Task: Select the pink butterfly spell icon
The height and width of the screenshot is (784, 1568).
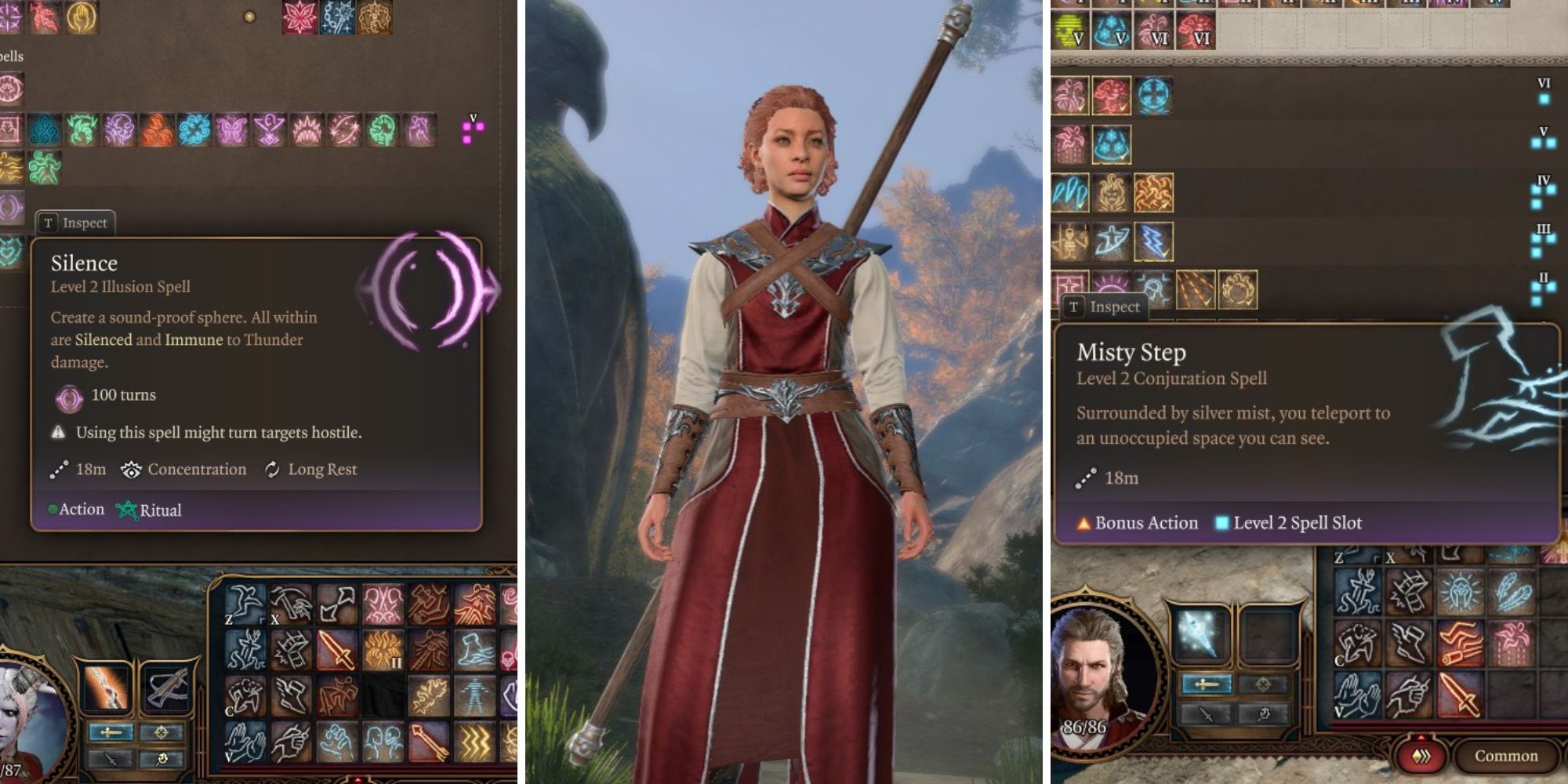Action: tap(231, 130)
